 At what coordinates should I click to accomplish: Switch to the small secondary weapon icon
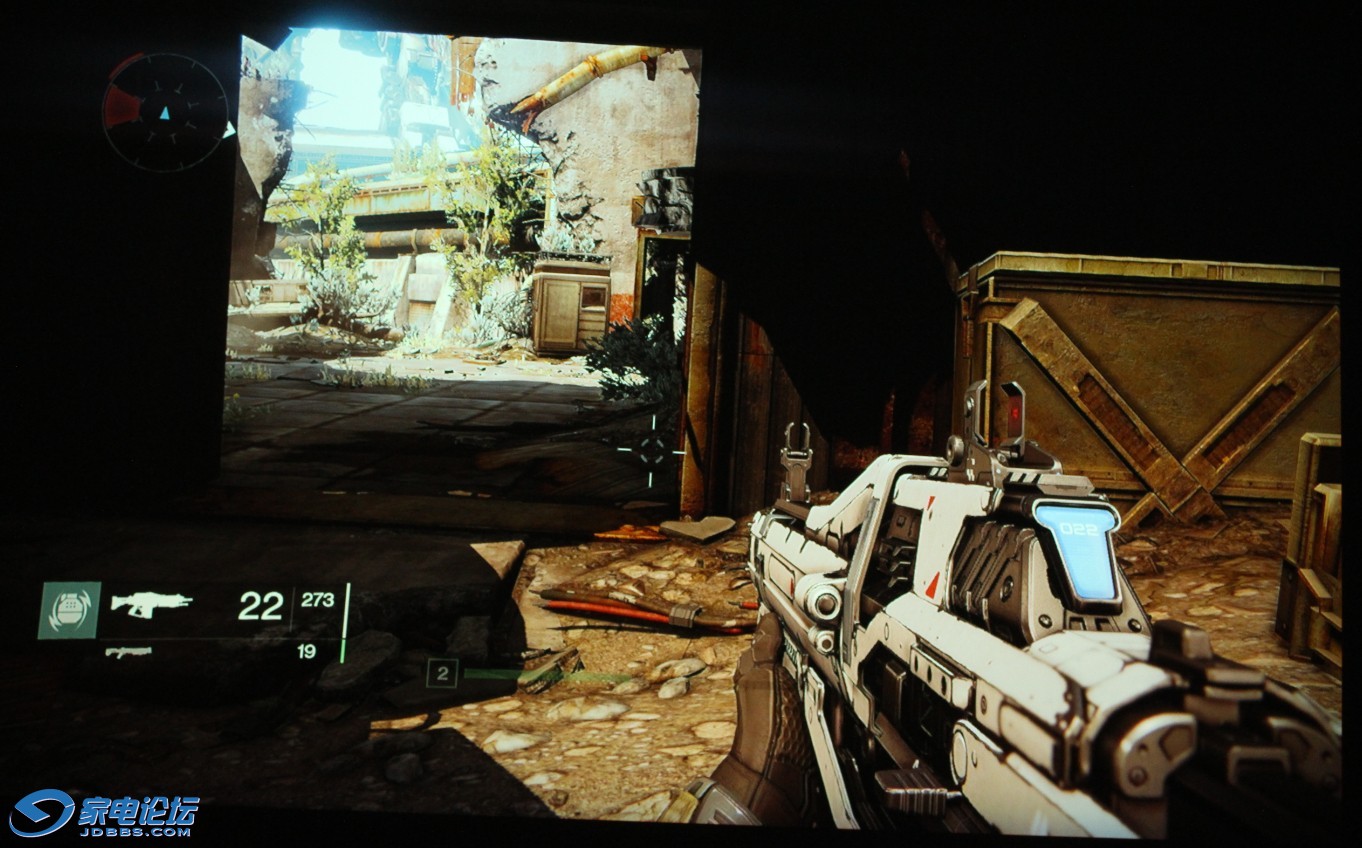(128, 652)
